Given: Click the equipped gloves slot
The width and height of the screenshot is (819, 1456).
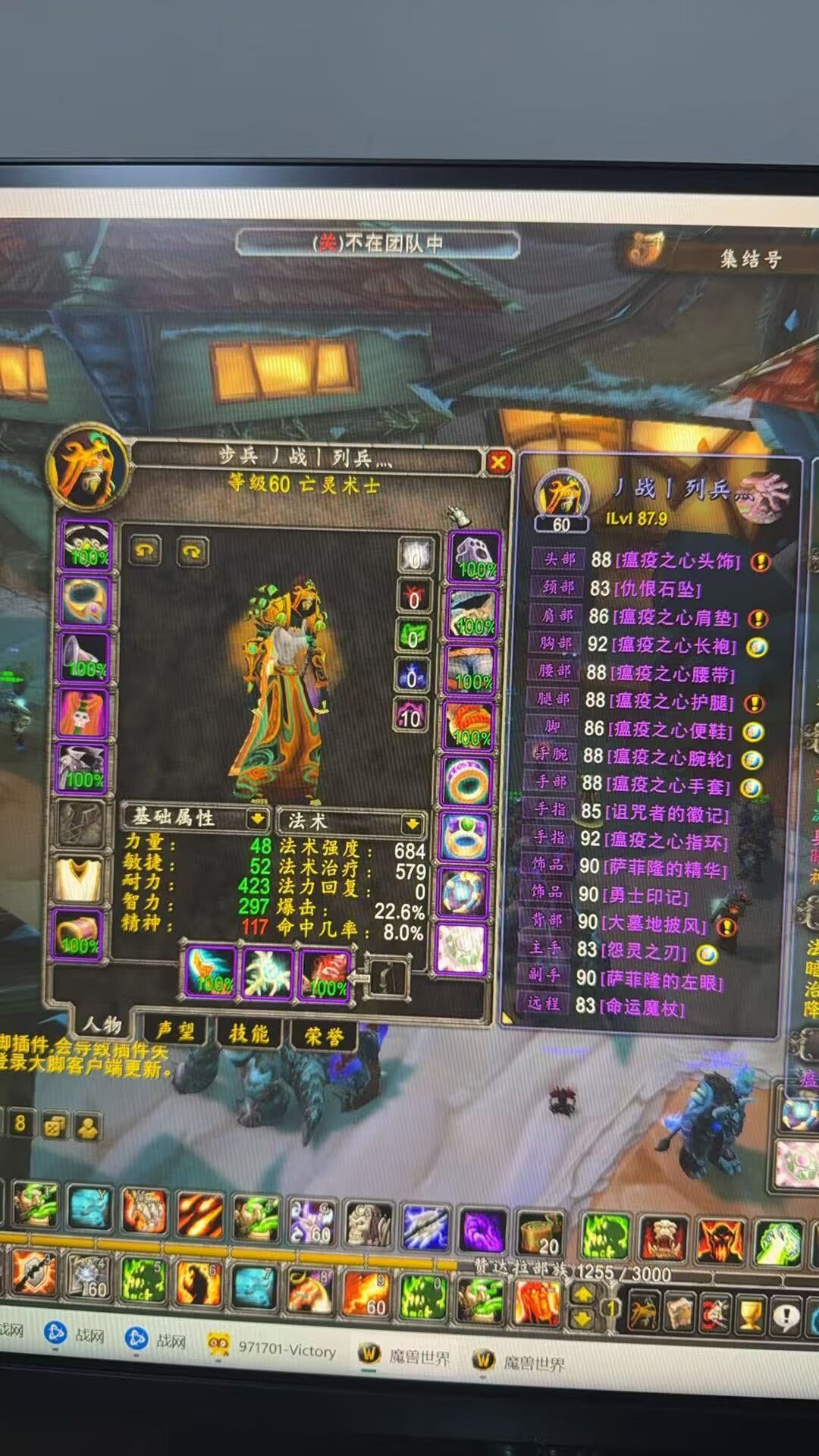Looking at the screenshot, I should (x=475, y=559).
